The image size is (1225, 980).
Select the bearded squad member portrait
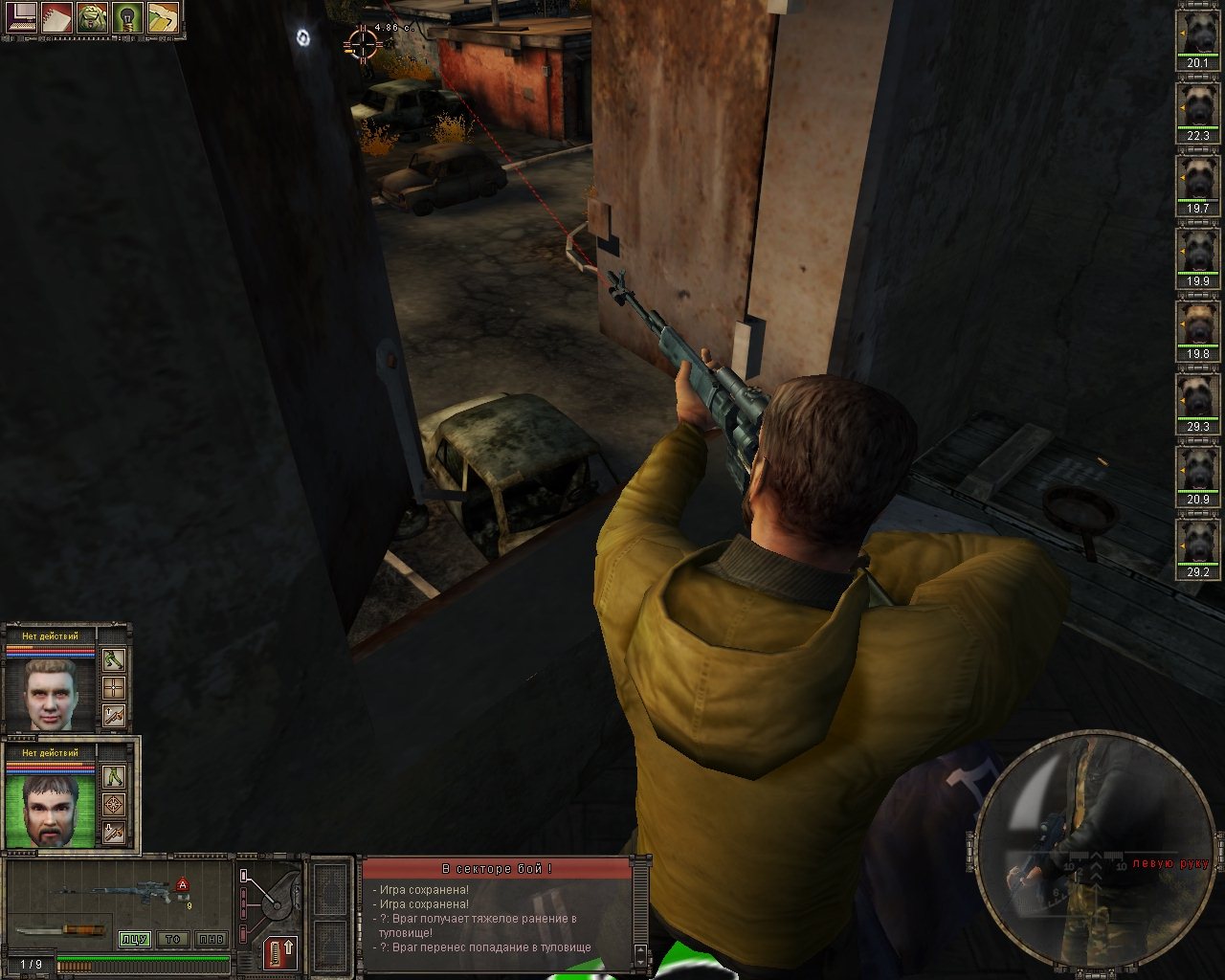50,810
